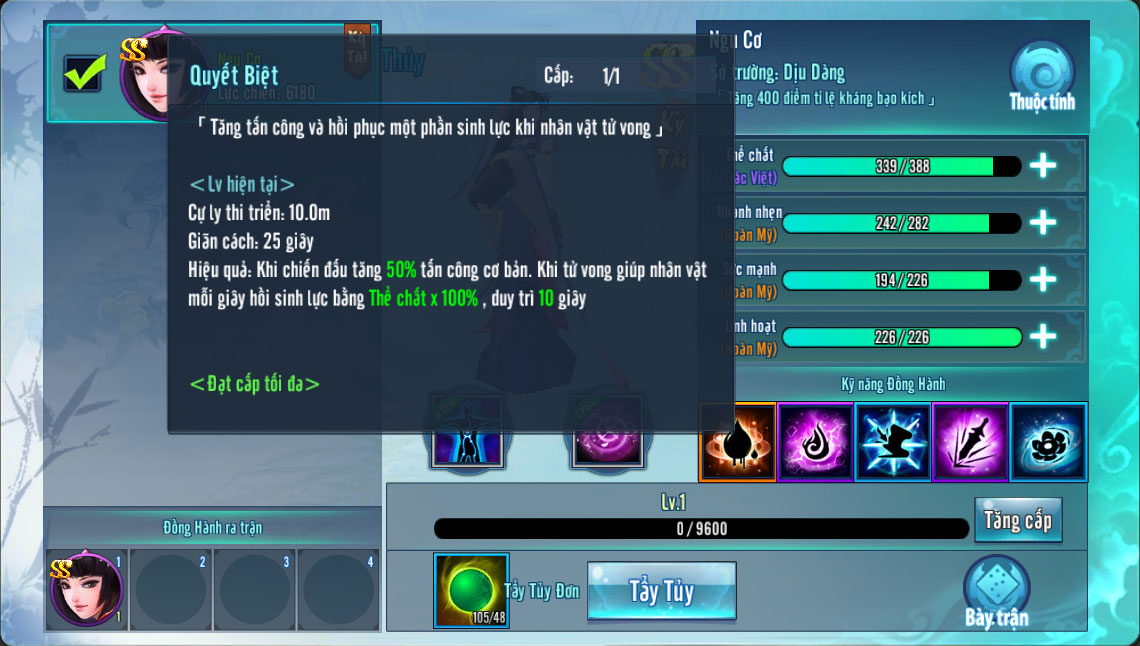Toggle the green checkmark box beside the portrait
The height and width of the screenshot is (646, 1140).
pos(83,73)
